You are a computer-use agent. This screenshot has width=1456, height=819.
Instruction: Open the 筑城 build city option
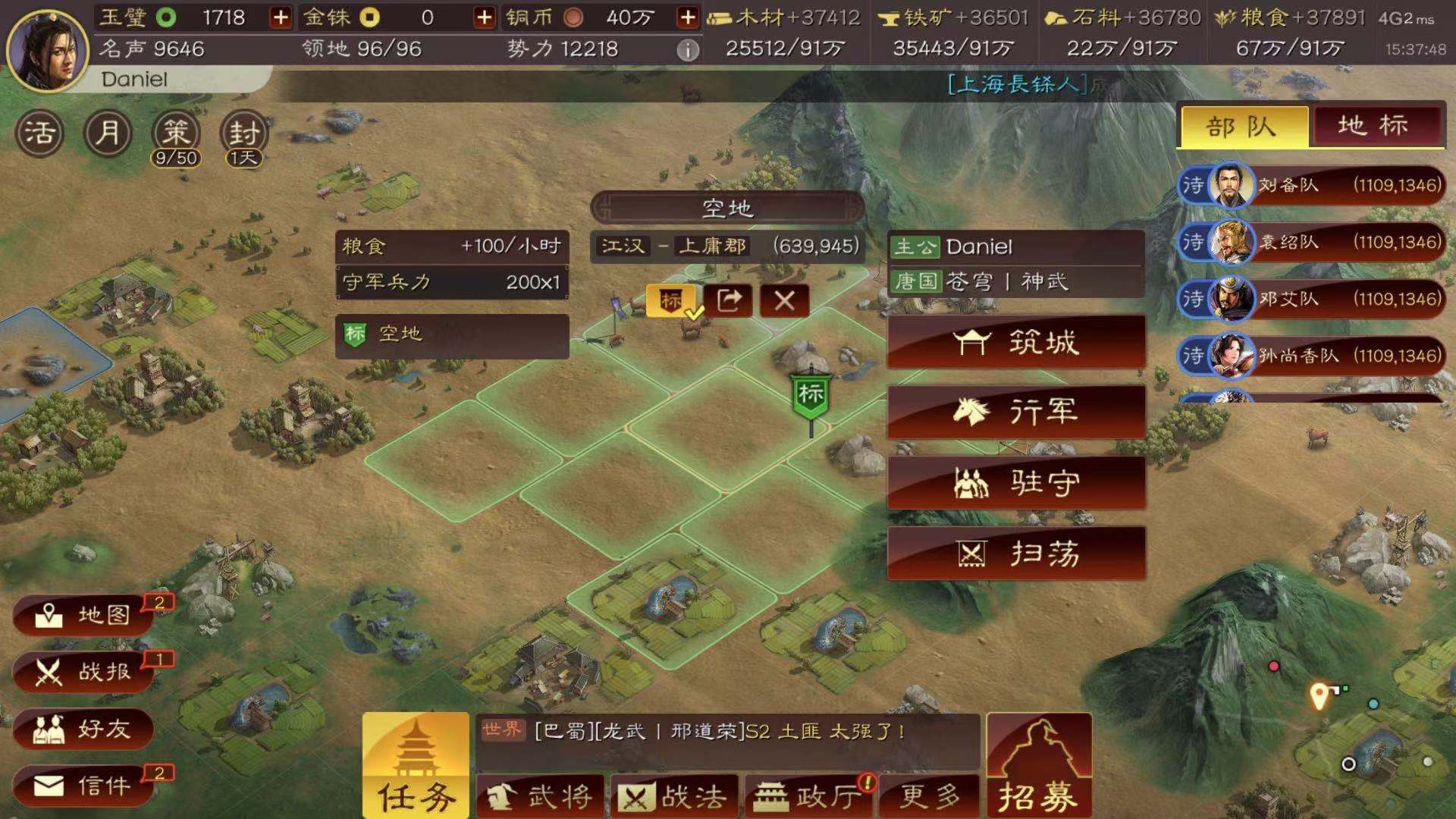(1016, 343)
